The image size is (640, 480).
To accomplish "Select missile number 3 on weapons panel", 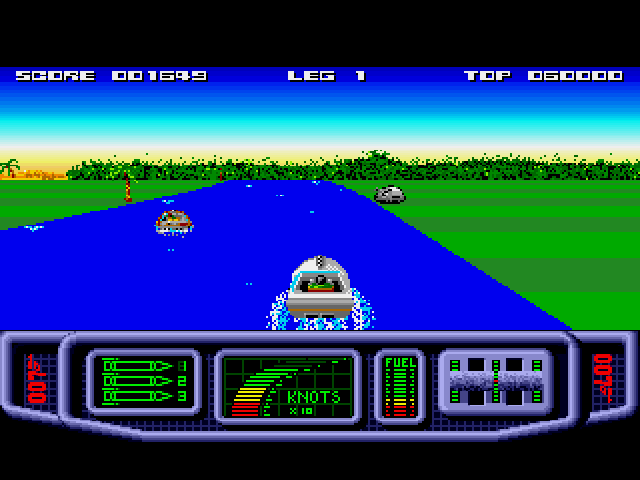I will [x=140, y=396].
